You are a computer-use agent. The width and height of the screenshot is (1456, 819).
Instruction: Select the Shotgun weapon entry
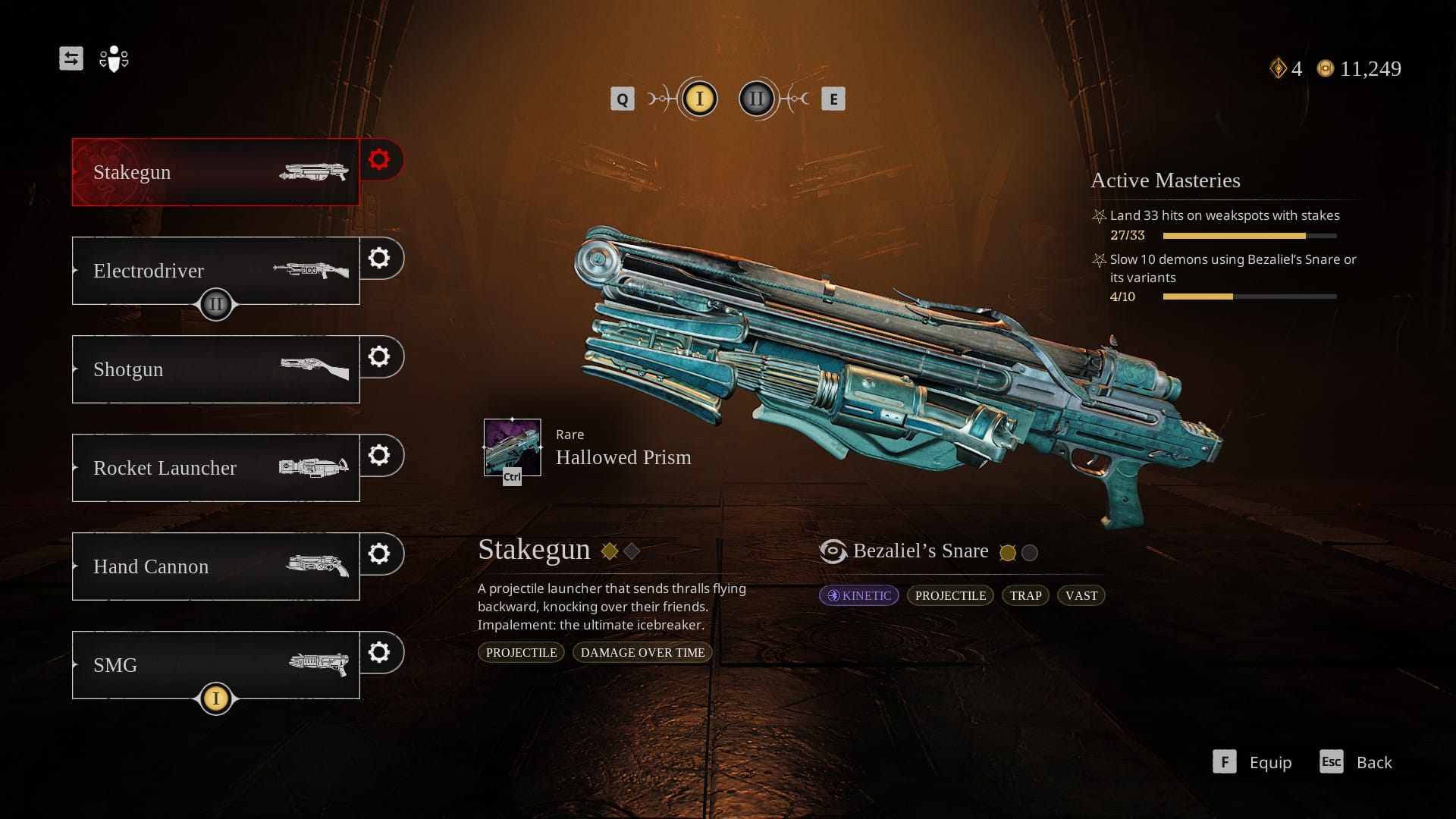click(215, 369)
